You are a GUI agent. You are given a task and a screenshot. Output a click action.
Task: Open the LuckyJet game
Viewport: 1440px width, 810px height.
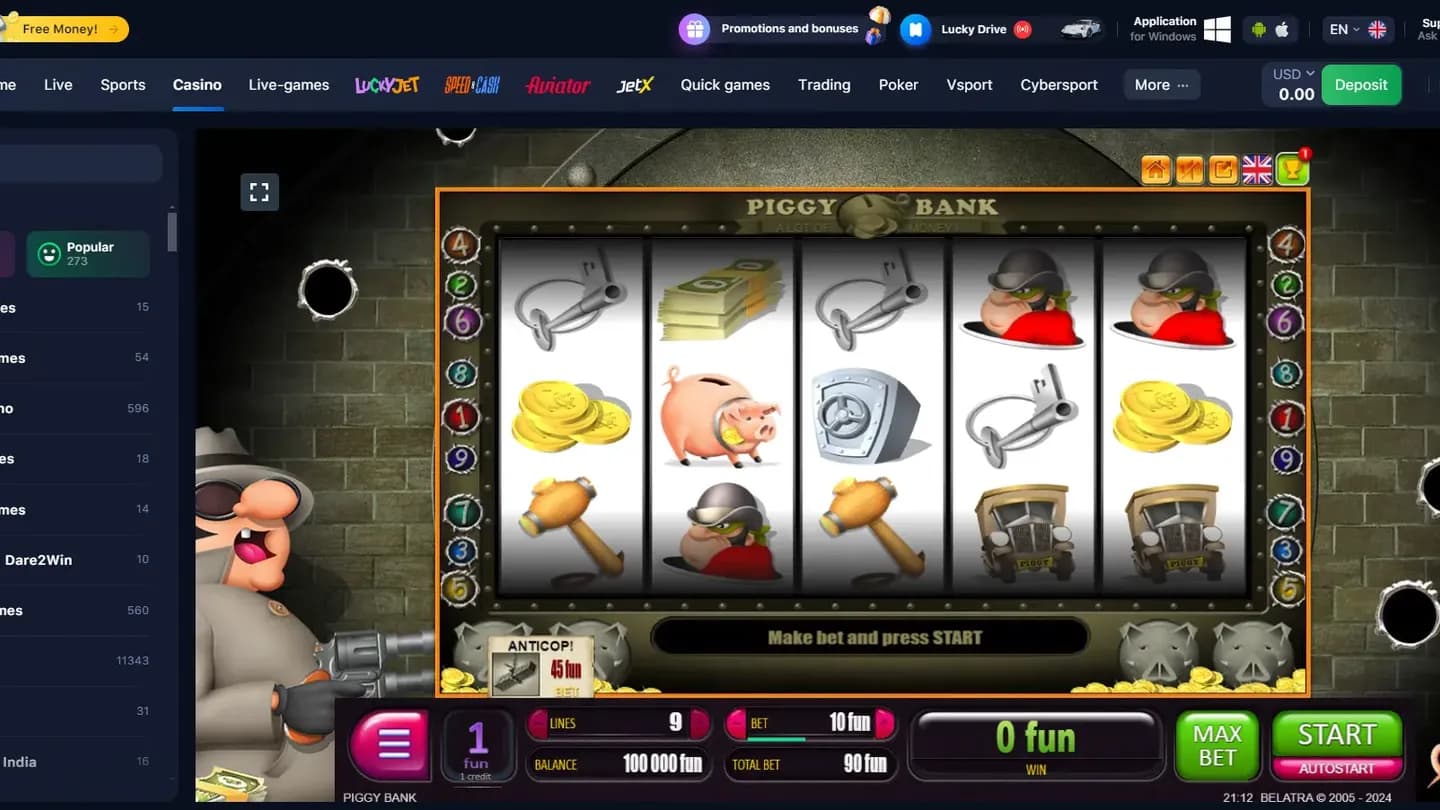point(386,85)
